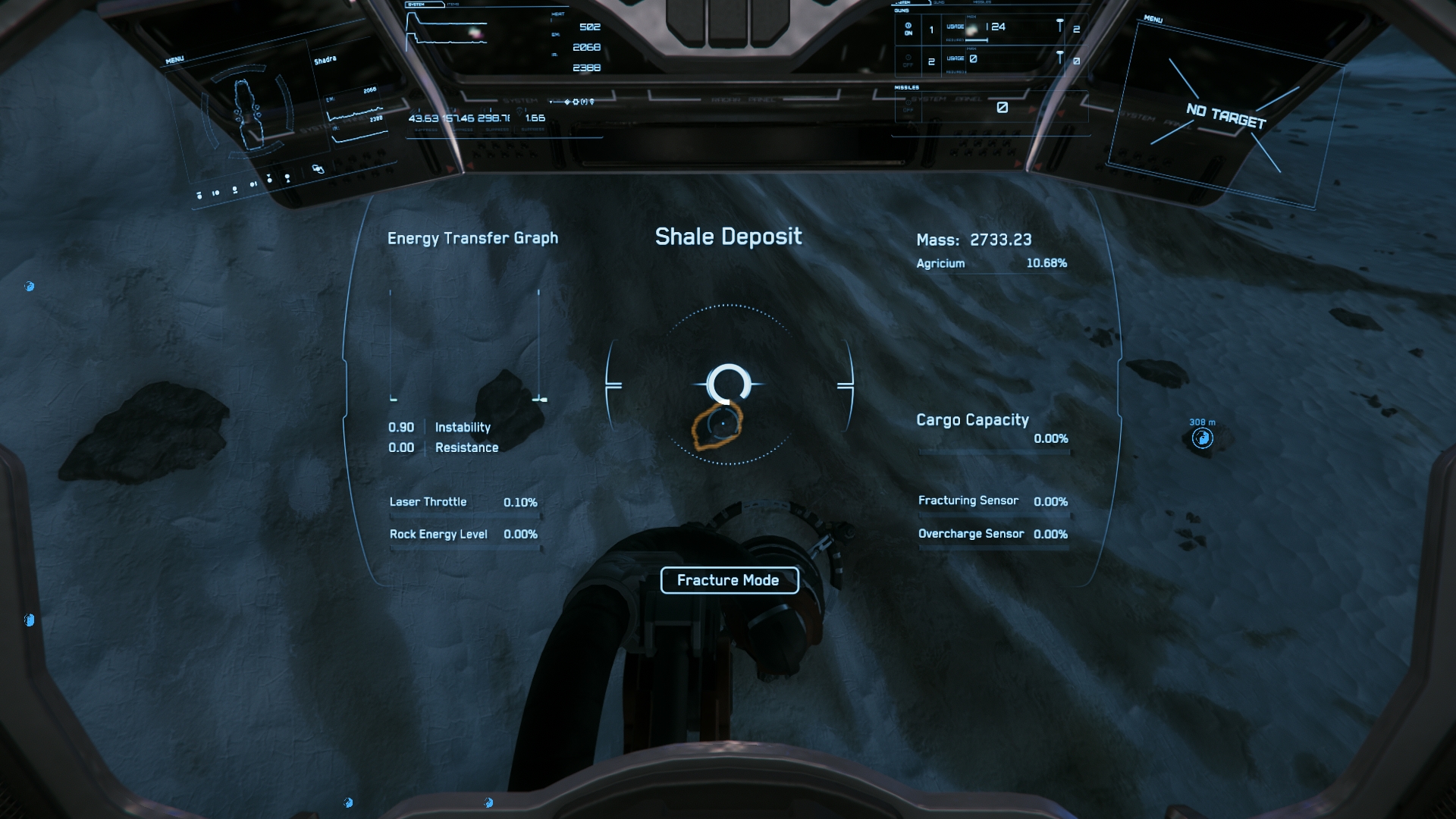This screenshot has height=819, width=1456.
Task: Click the Fracture Mode button
Action: coord(729,580)
